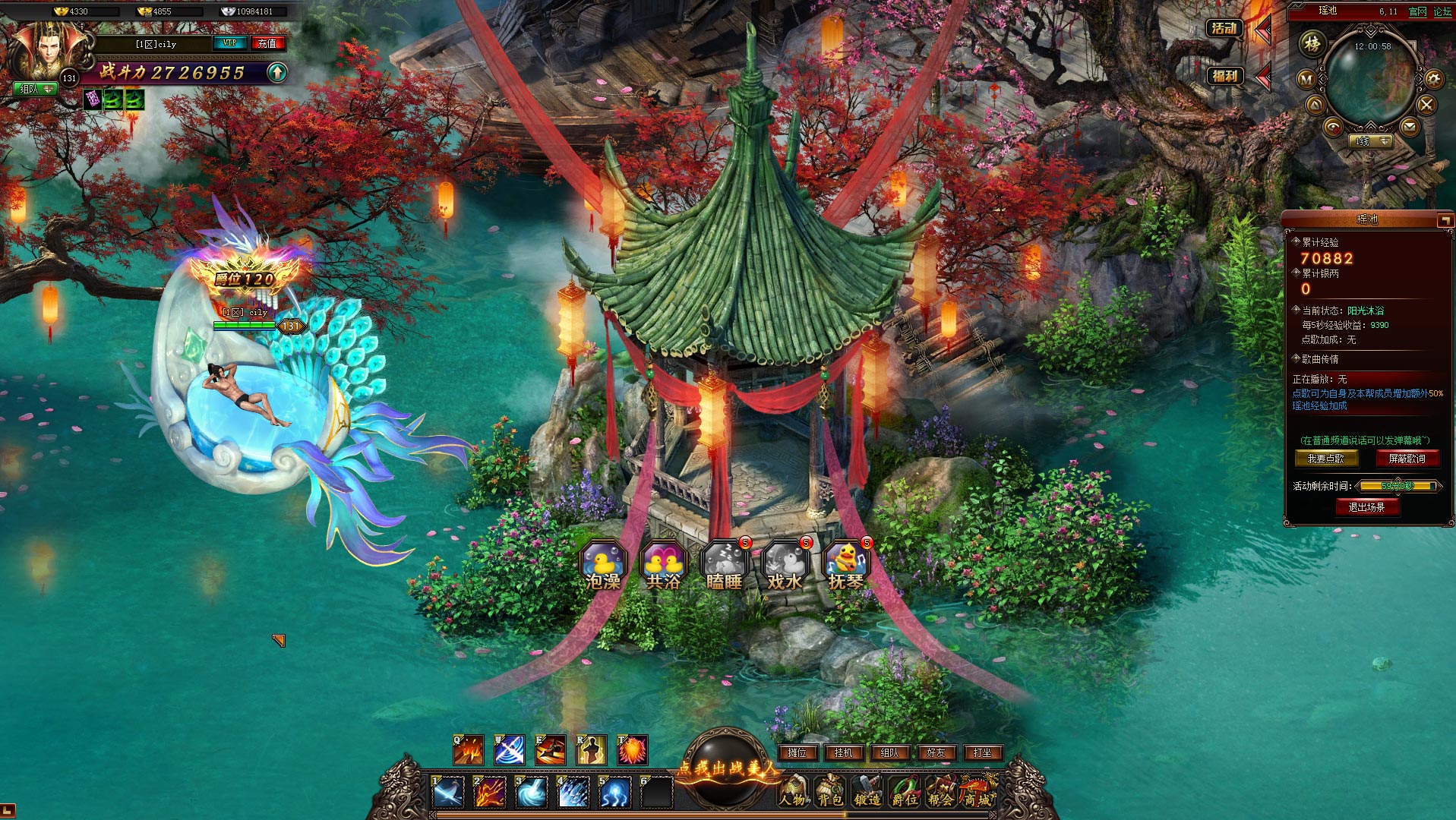
Task: Open the 人物 character panel
Action: click(x=794, y=791)
